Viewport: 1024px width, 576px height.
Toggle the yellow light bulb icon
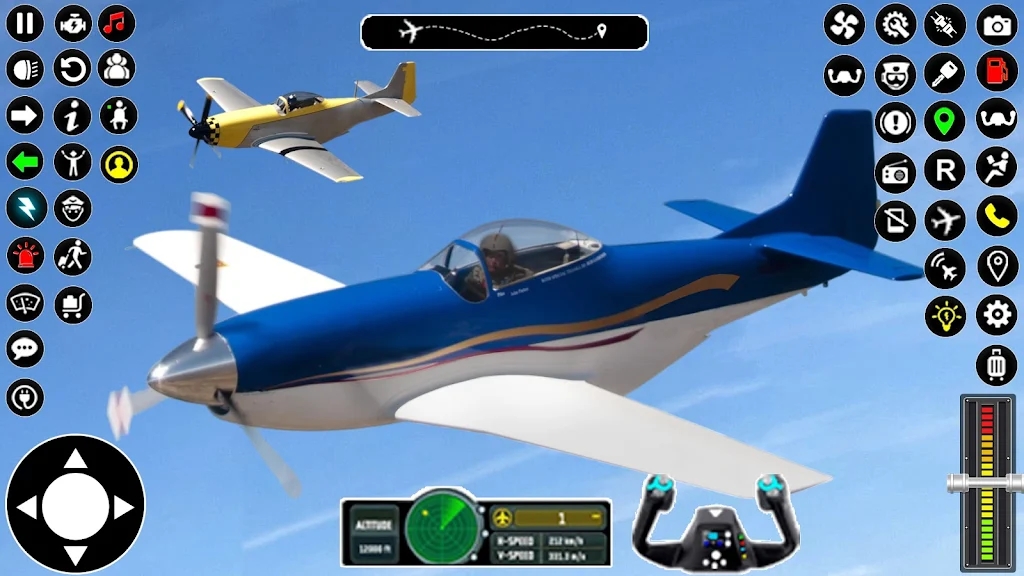pyautogui.click(x=944, y=316)
